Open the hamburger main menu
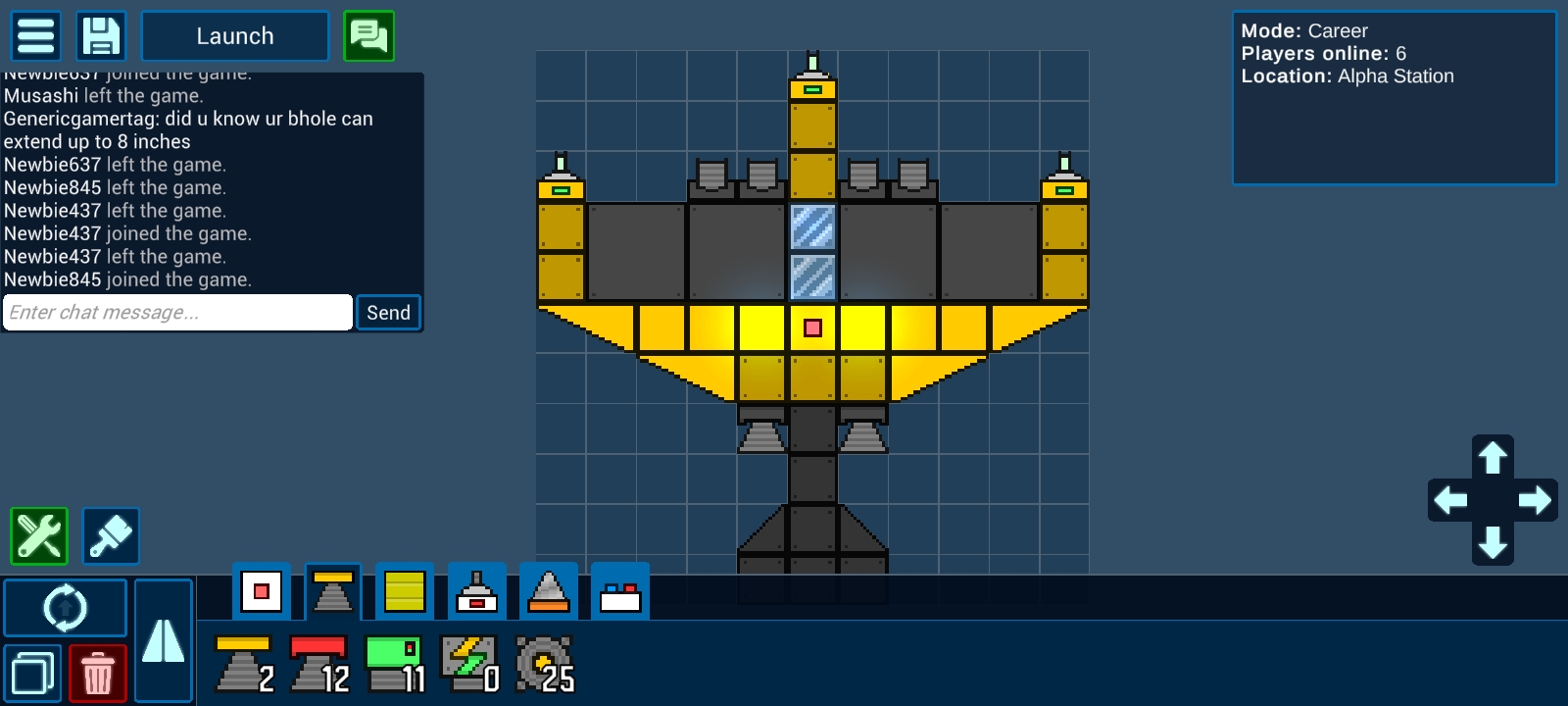This screenshot has width=1568, height=706. 36,36
